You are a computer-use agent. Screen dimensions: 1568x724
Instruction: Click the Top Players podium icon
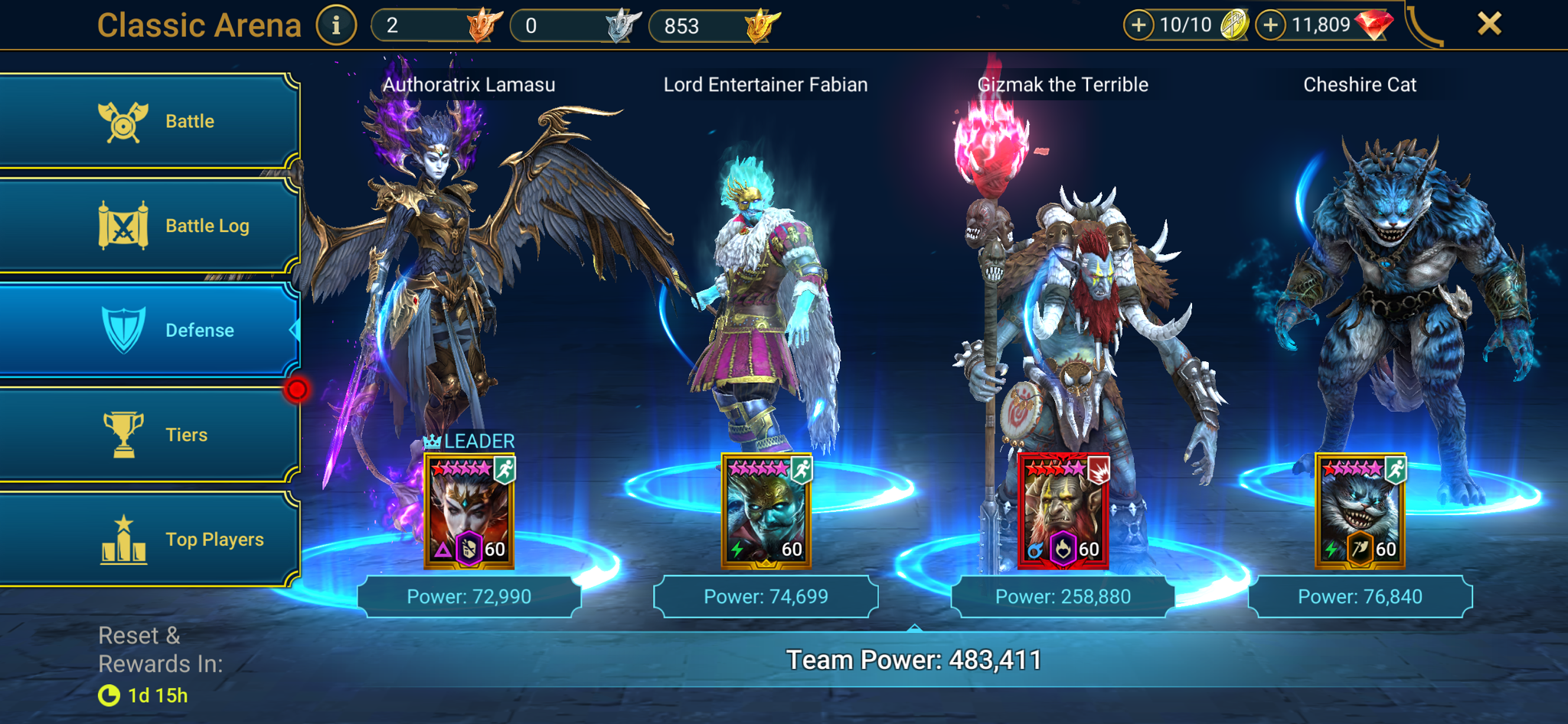(x=122, y=538)
